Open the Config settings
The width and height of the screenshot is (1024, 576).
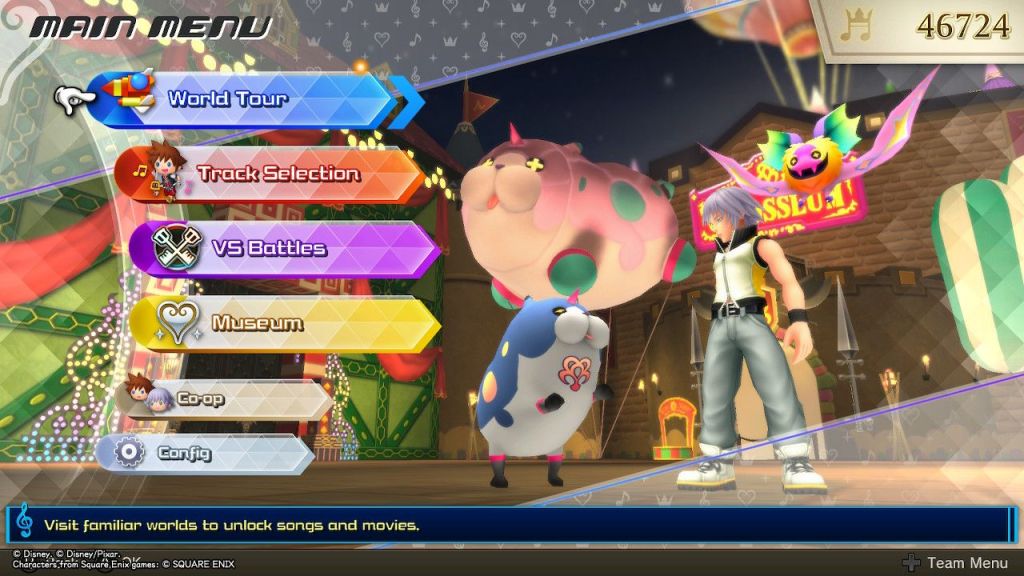click(x=205, y=453)
